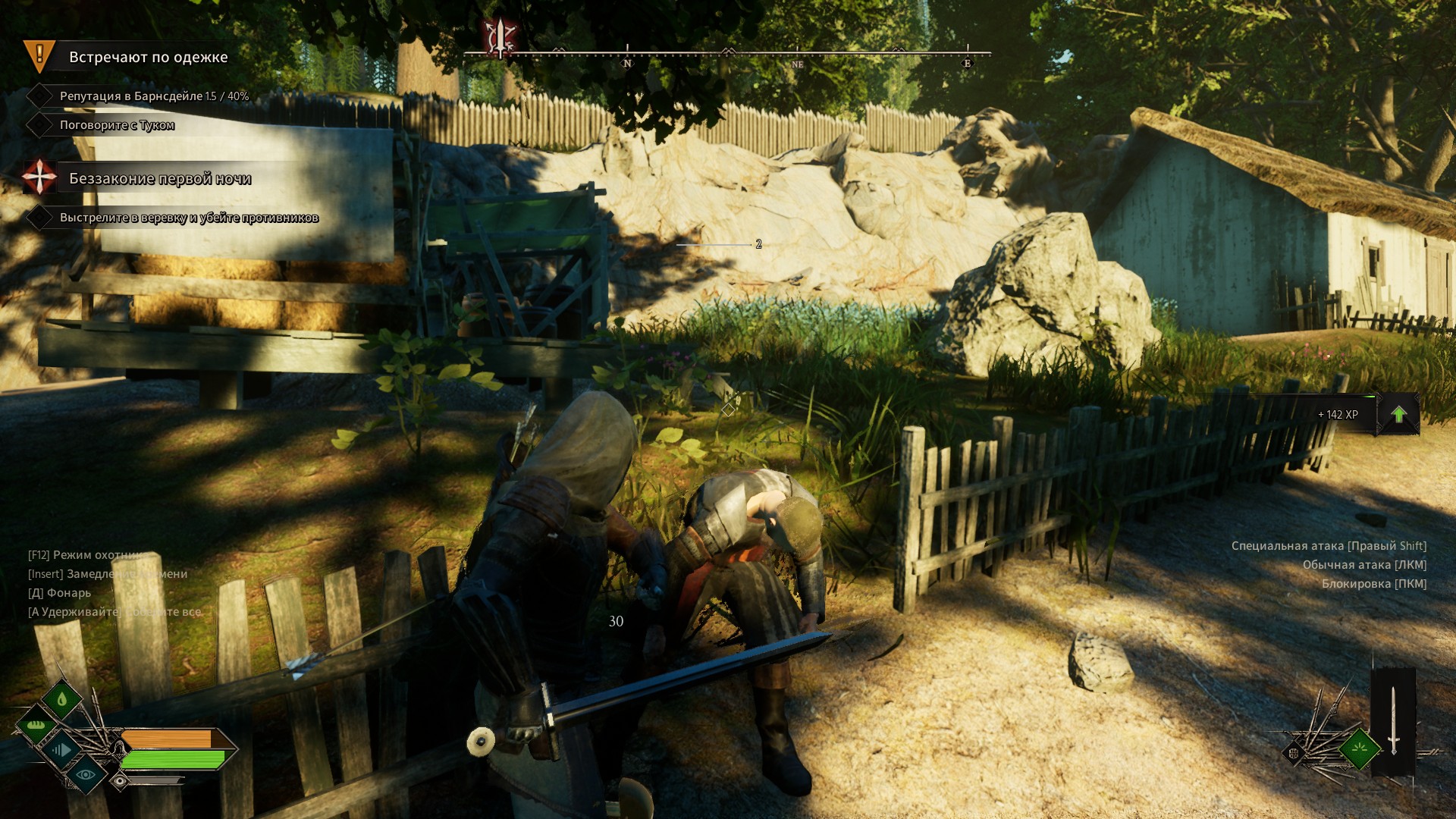1456x819 pixels.
Task: Click the teal eye visibility icon
Action: tap(85, 774)
